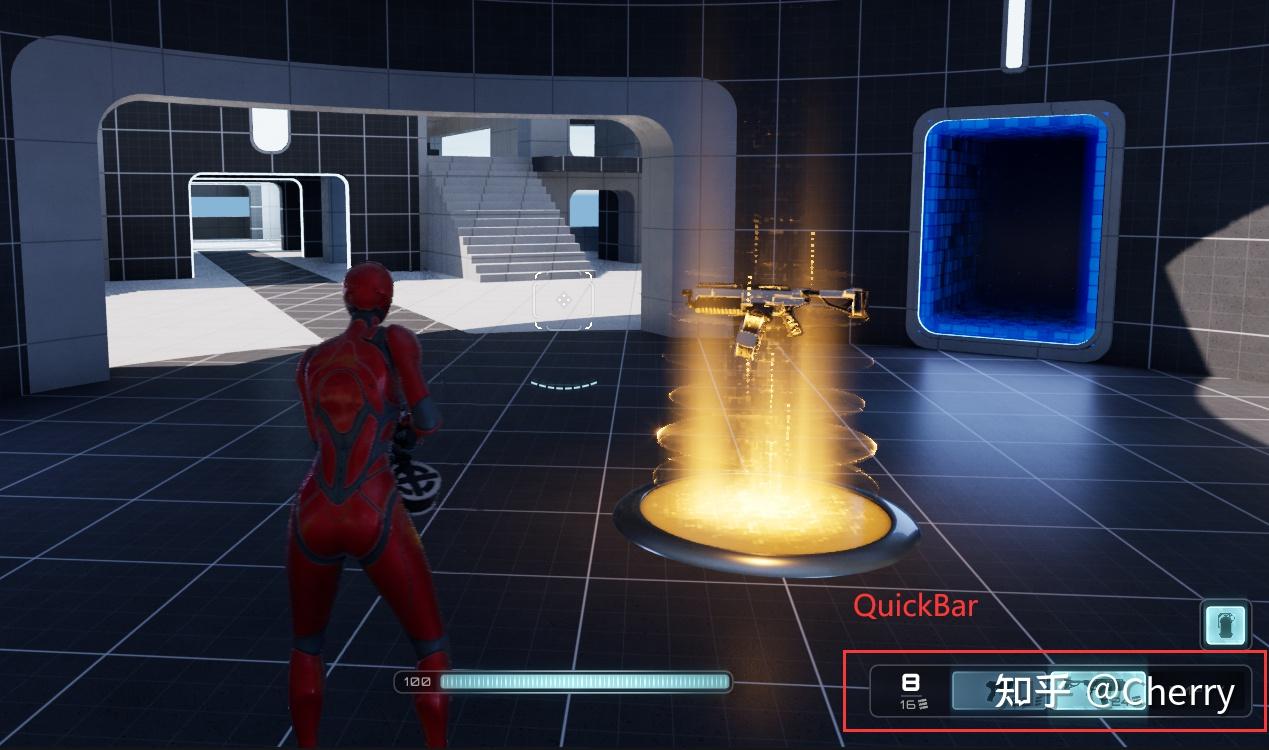Choose the pistol slot in the quickbar
The image size is (1269, 750).
[x=999, y=690]
